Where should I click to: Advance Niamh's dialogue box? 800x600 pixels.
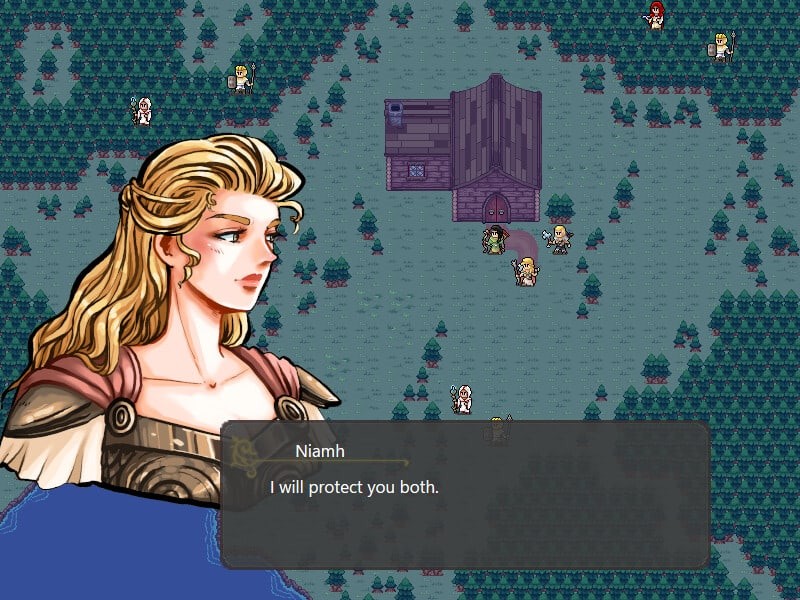click(x=465, y=495)
